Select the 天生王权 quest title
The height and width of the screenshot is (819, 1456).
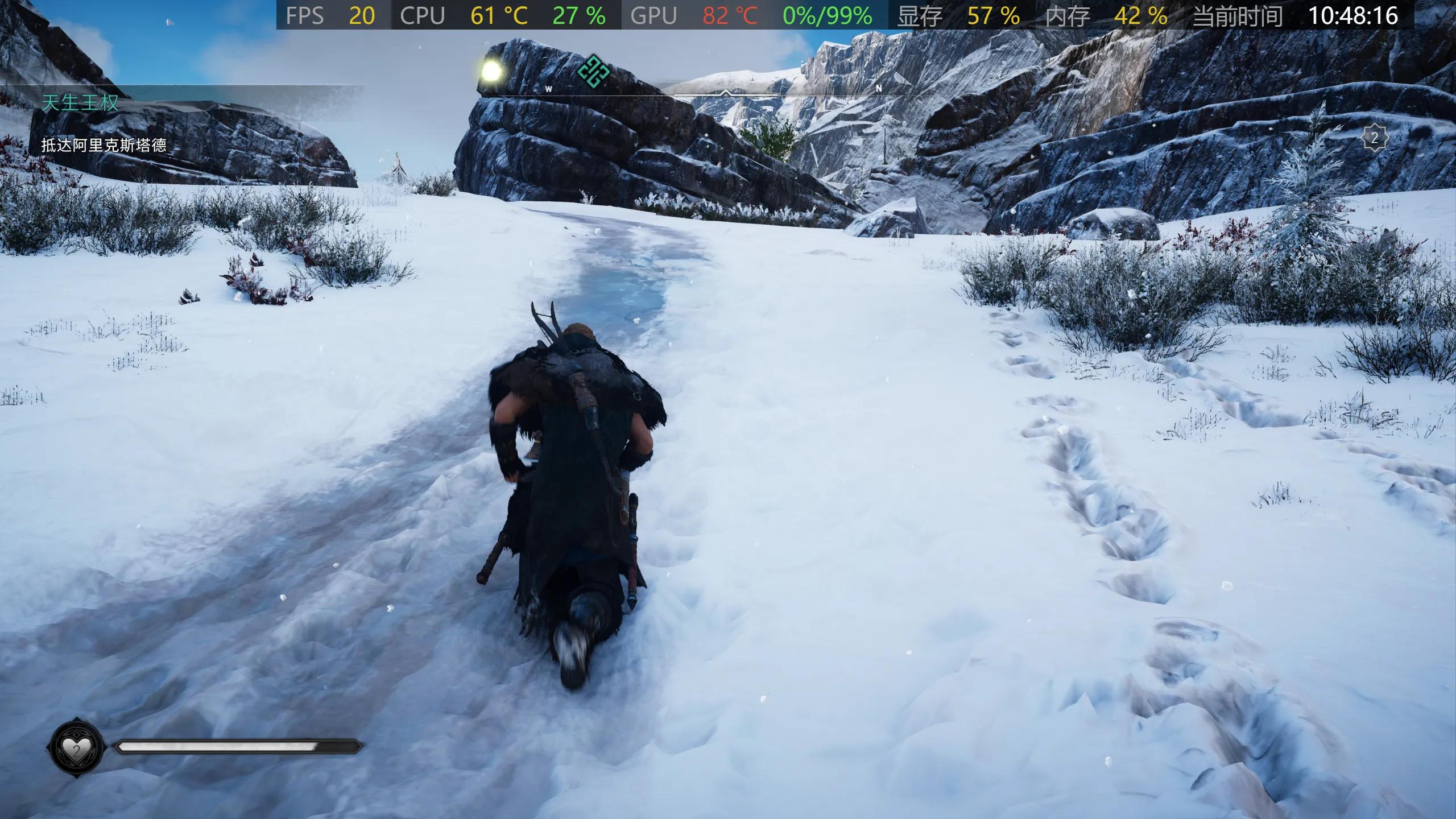(80, 103)
